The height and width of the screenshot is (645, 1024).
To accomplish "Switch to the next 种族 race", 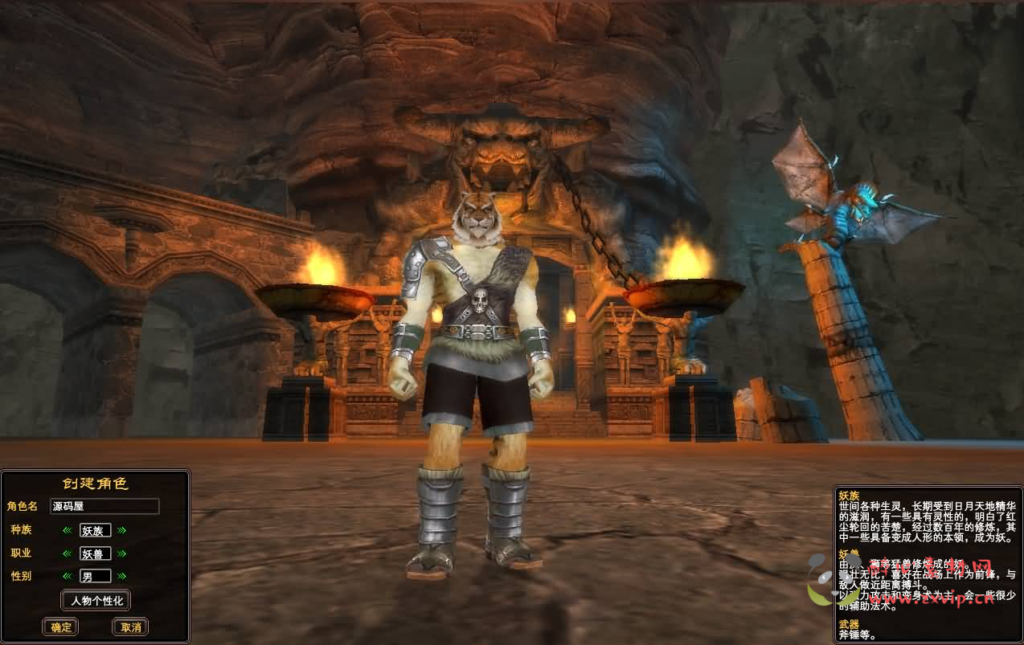I will (122, 531).
